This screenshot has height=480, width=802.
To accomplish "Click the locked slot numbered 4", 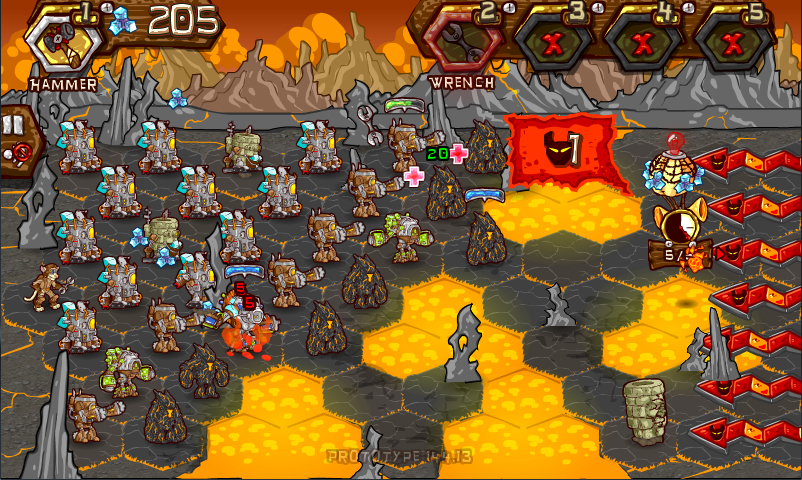I will (643, 42).
